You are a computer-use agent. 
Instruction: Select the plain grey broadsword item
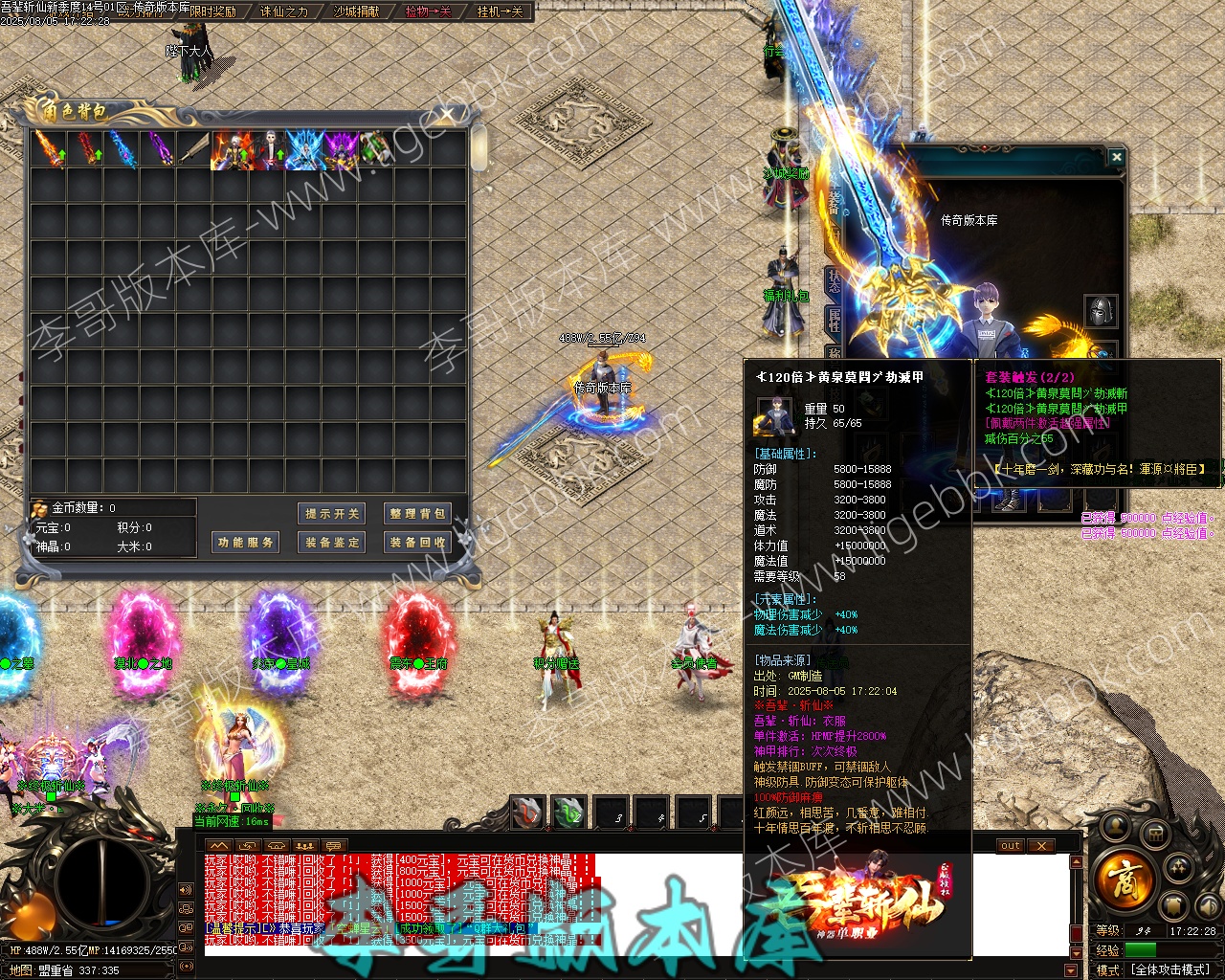[193, 150]
